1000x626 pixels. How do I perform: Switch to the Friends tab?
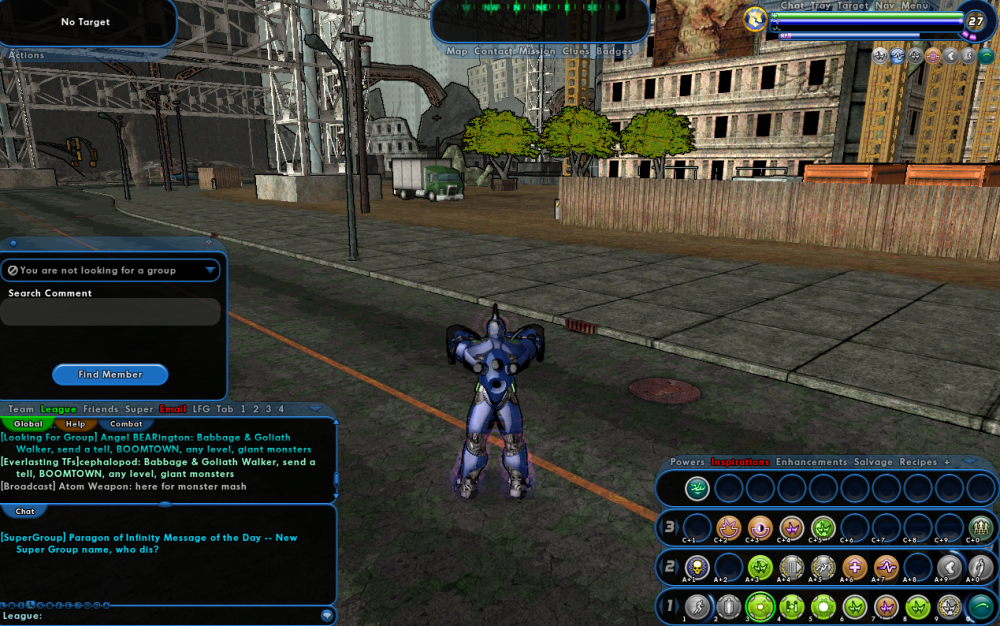point(101,409)
